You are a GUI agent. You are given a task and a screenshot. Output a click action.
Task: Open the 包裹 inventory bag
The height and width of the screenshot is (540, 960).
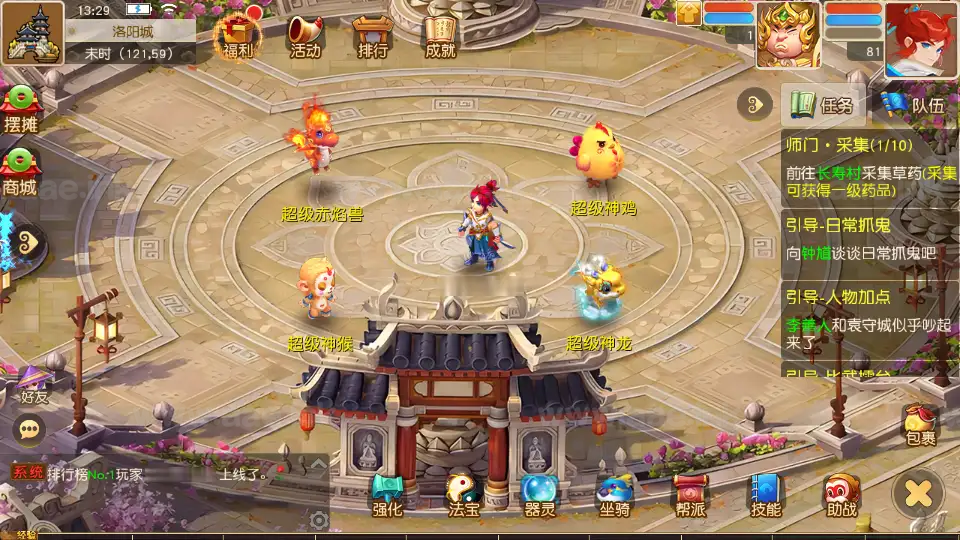pos(920,424)
